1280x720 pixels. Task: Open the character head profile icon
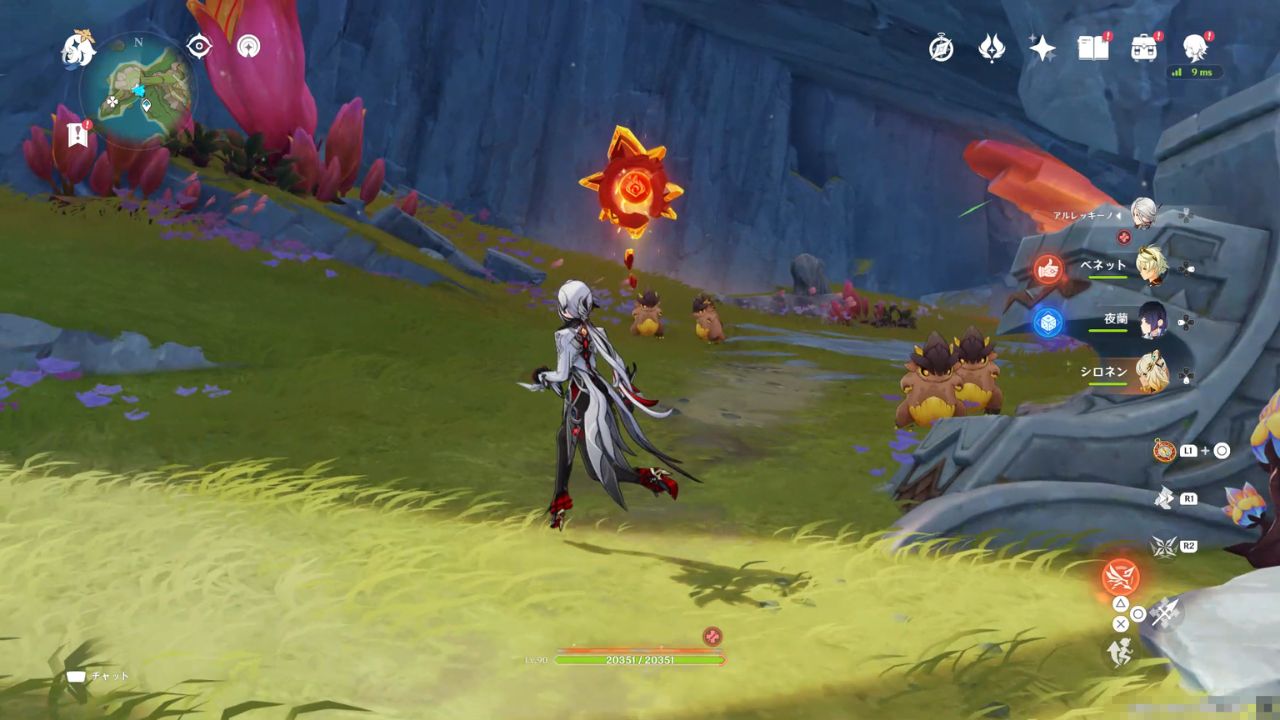tap(1194, 47)
